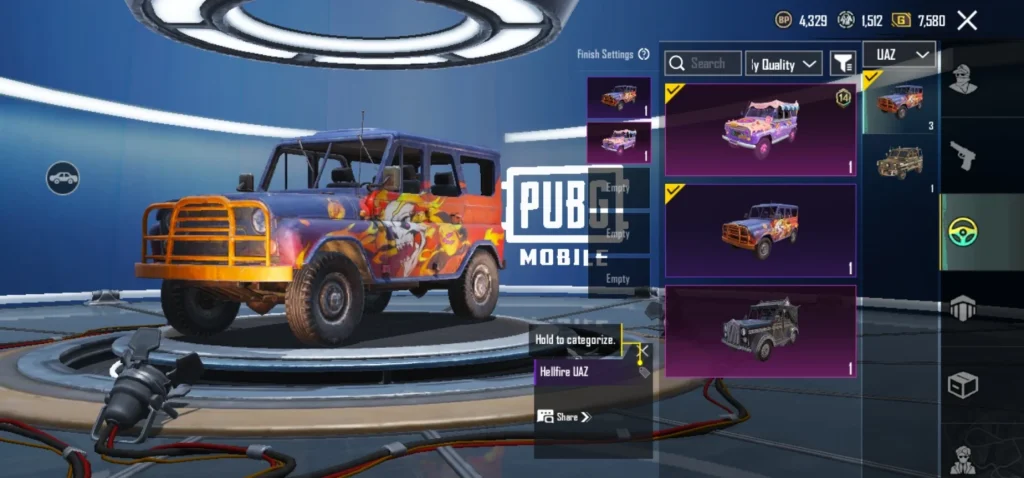Choose the black vintage car finish
The image size is (1024, 478).
(760, 332)
